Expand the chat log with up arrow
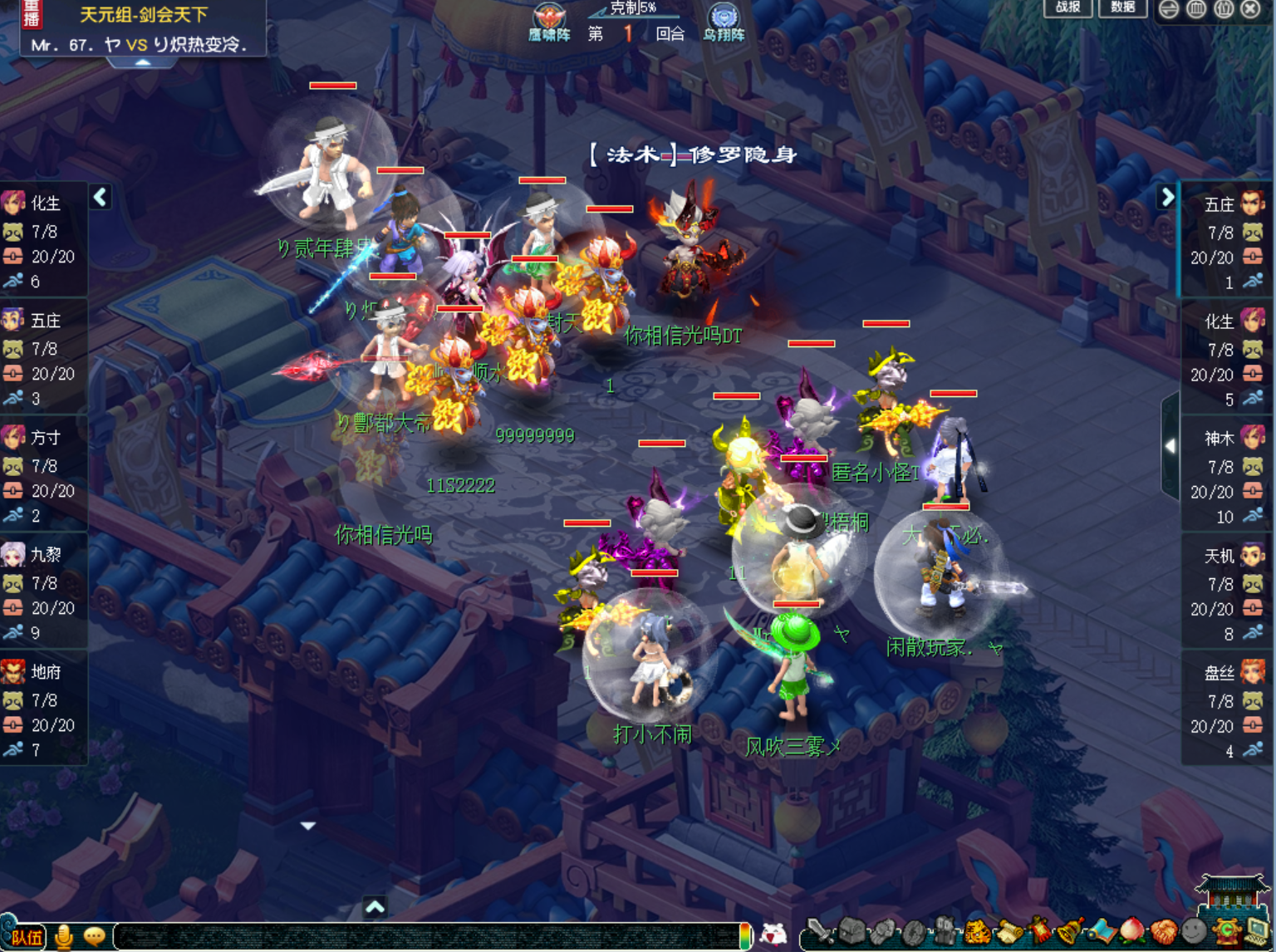Screen dimensions: 1276x952 (x=375, y=907)
